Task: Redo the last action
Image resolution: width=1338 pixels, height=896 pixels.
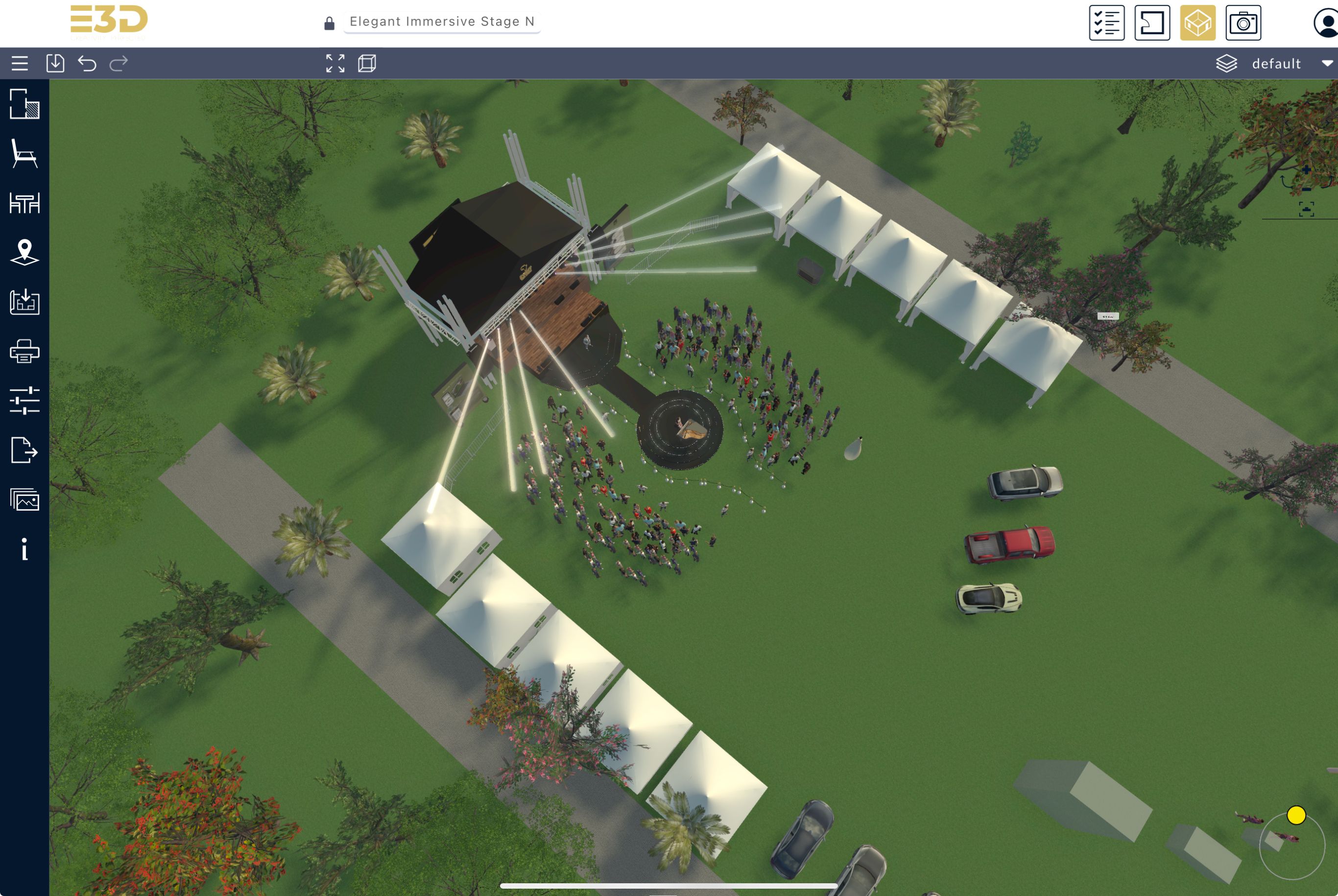Action: [x=119, y=64]
